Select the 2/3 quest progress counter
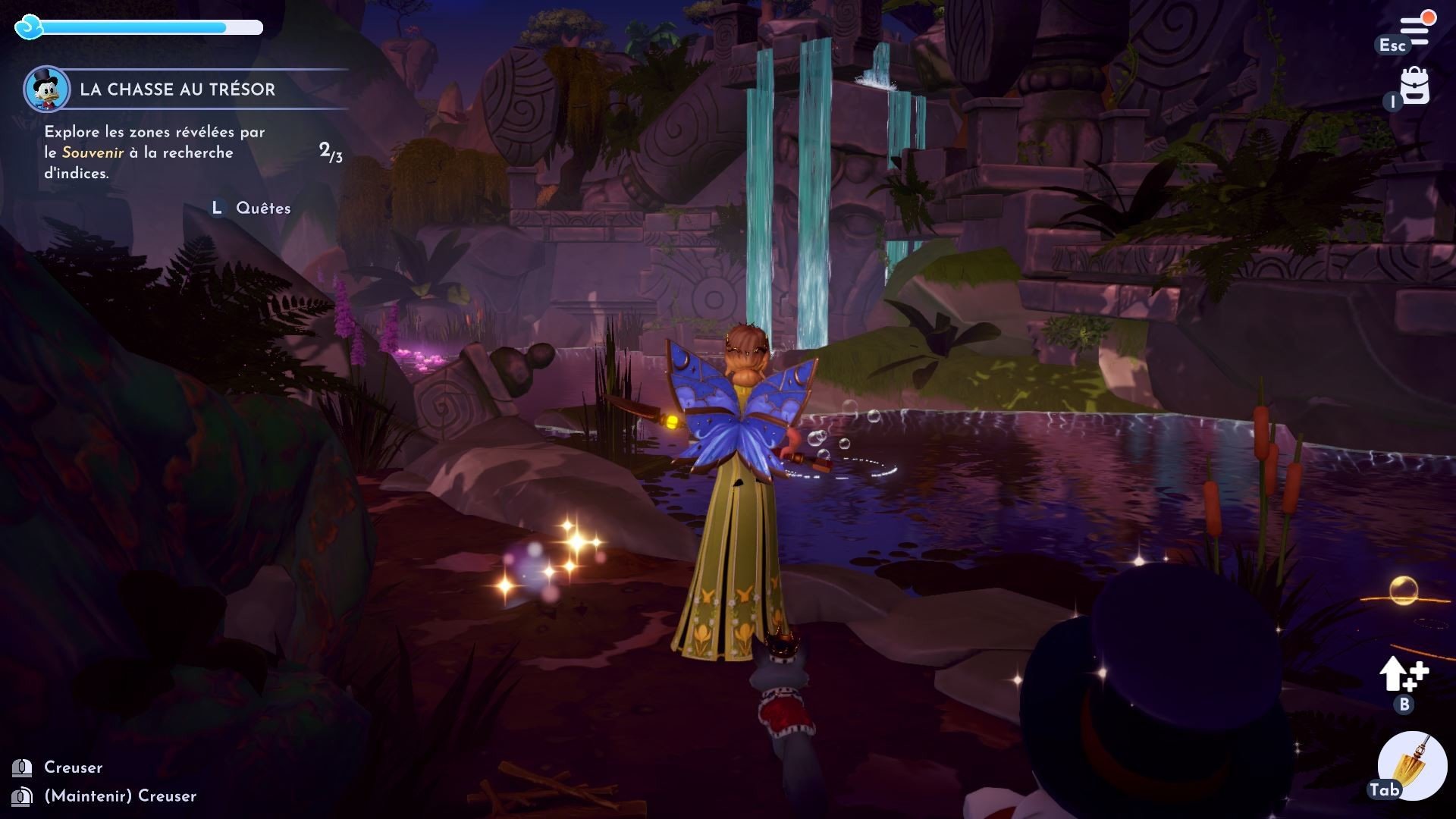The height and width of the screenshot is (819, 1456). [330, 152]
